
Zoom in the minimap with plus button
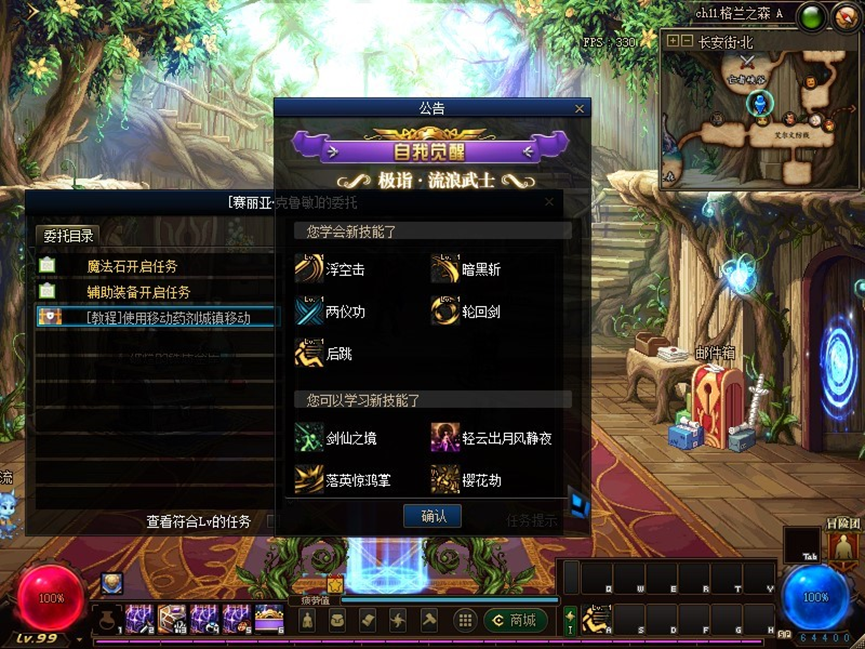point(672,41)
